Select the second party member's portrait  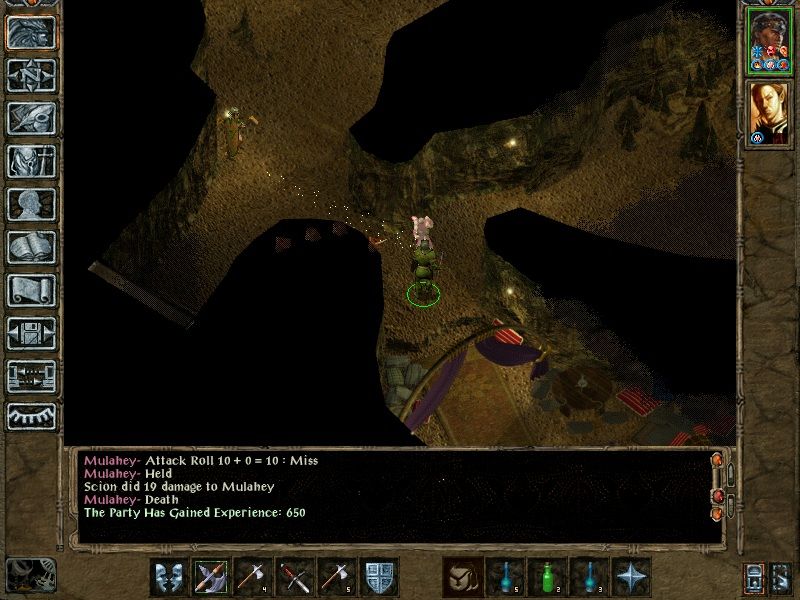(766, 112)
